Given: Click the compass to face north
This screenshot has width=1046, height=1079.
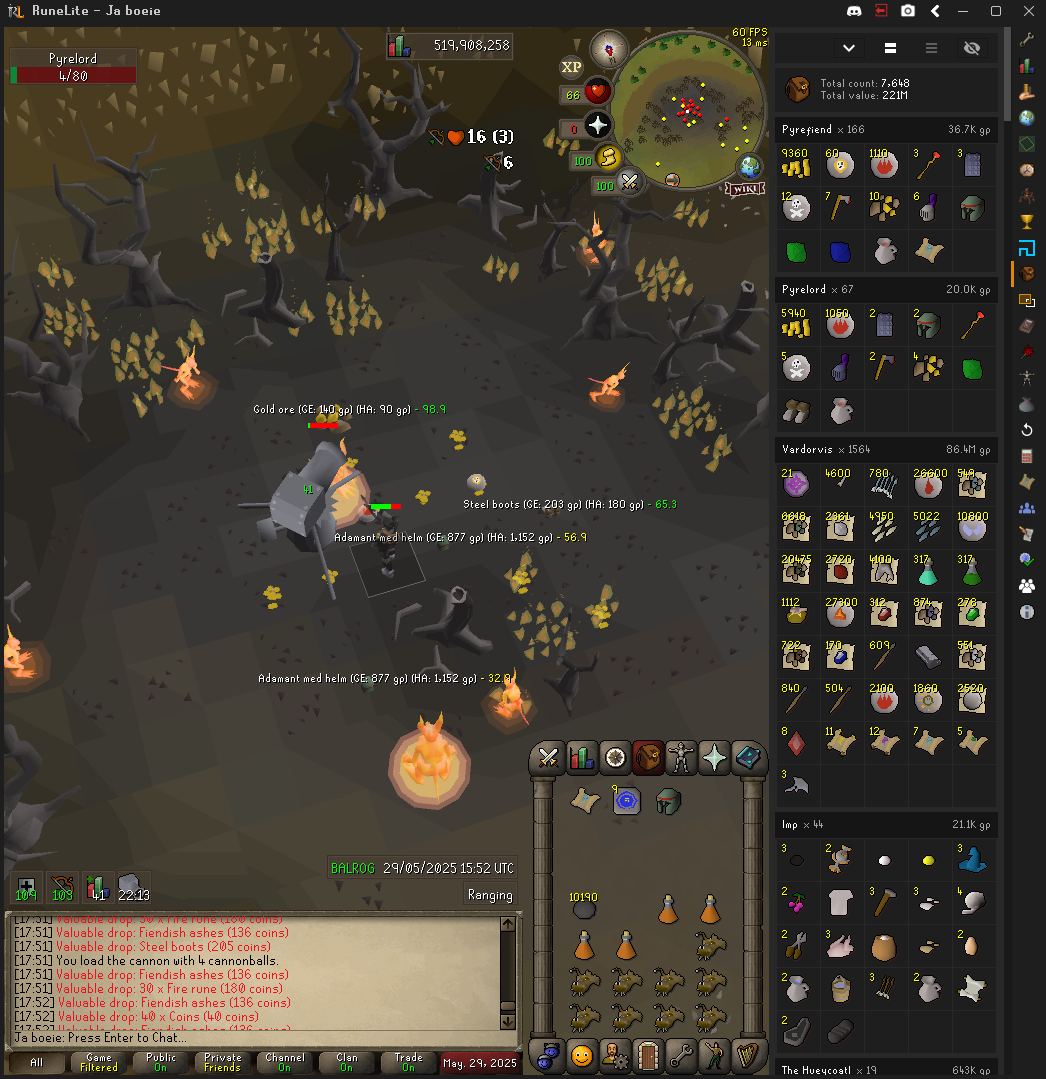Looking at the screenshot, I should click(x=608, y=48).
